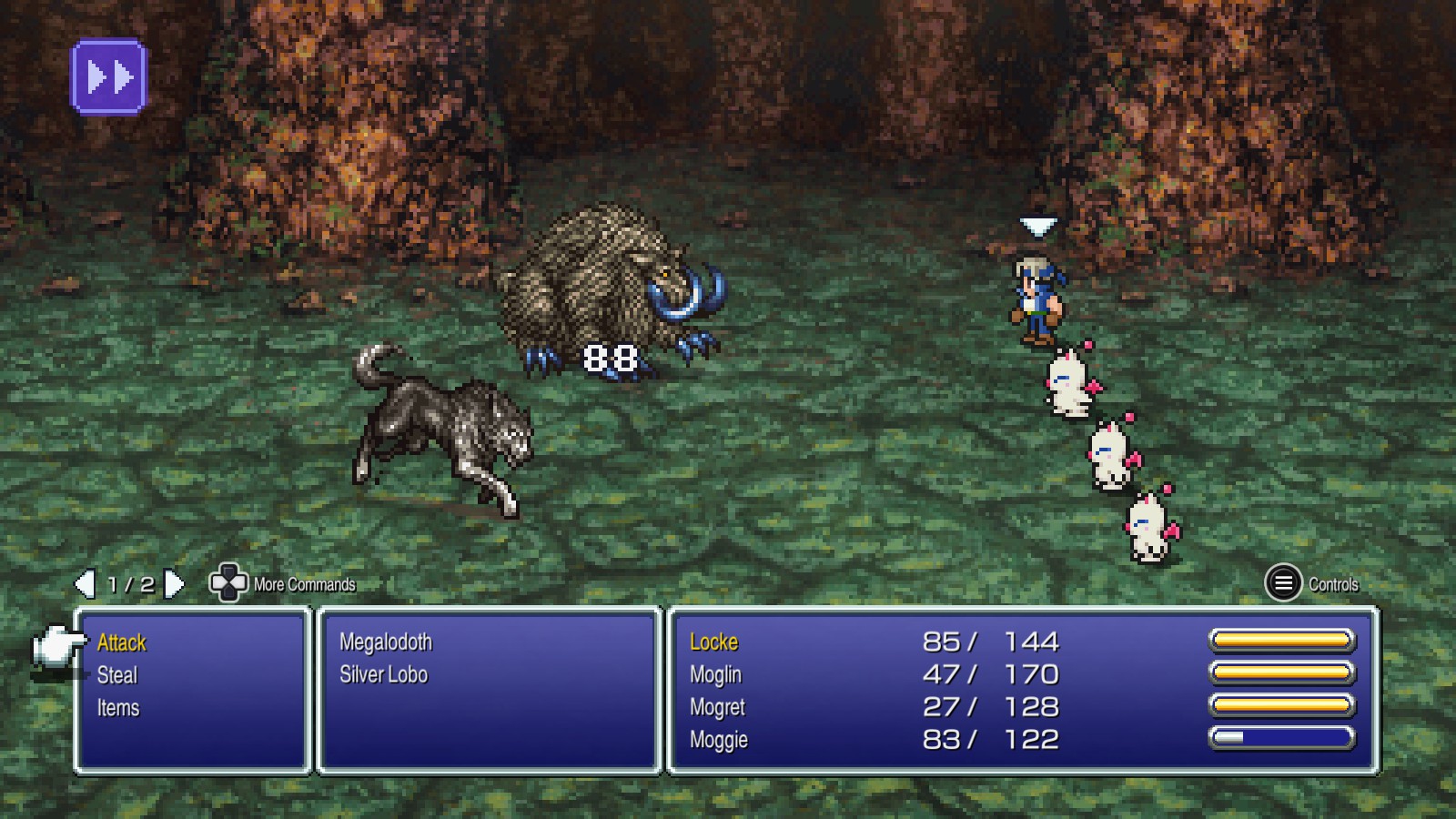
Task: Target Megalodoth in the enemy list
Action: click(x=386, y=642)
